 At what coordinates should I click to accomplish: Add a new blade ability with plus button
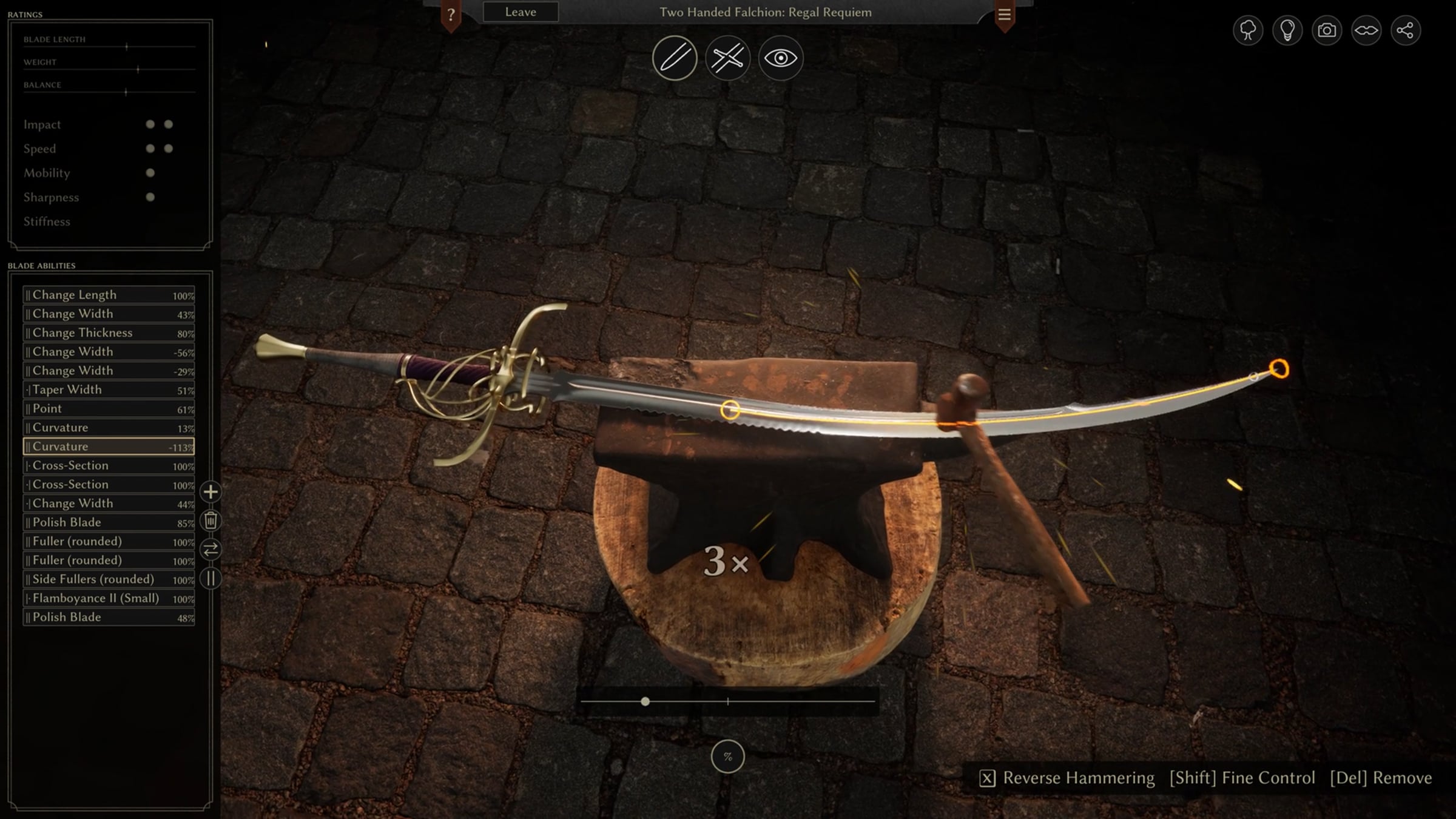coord(211,492)
